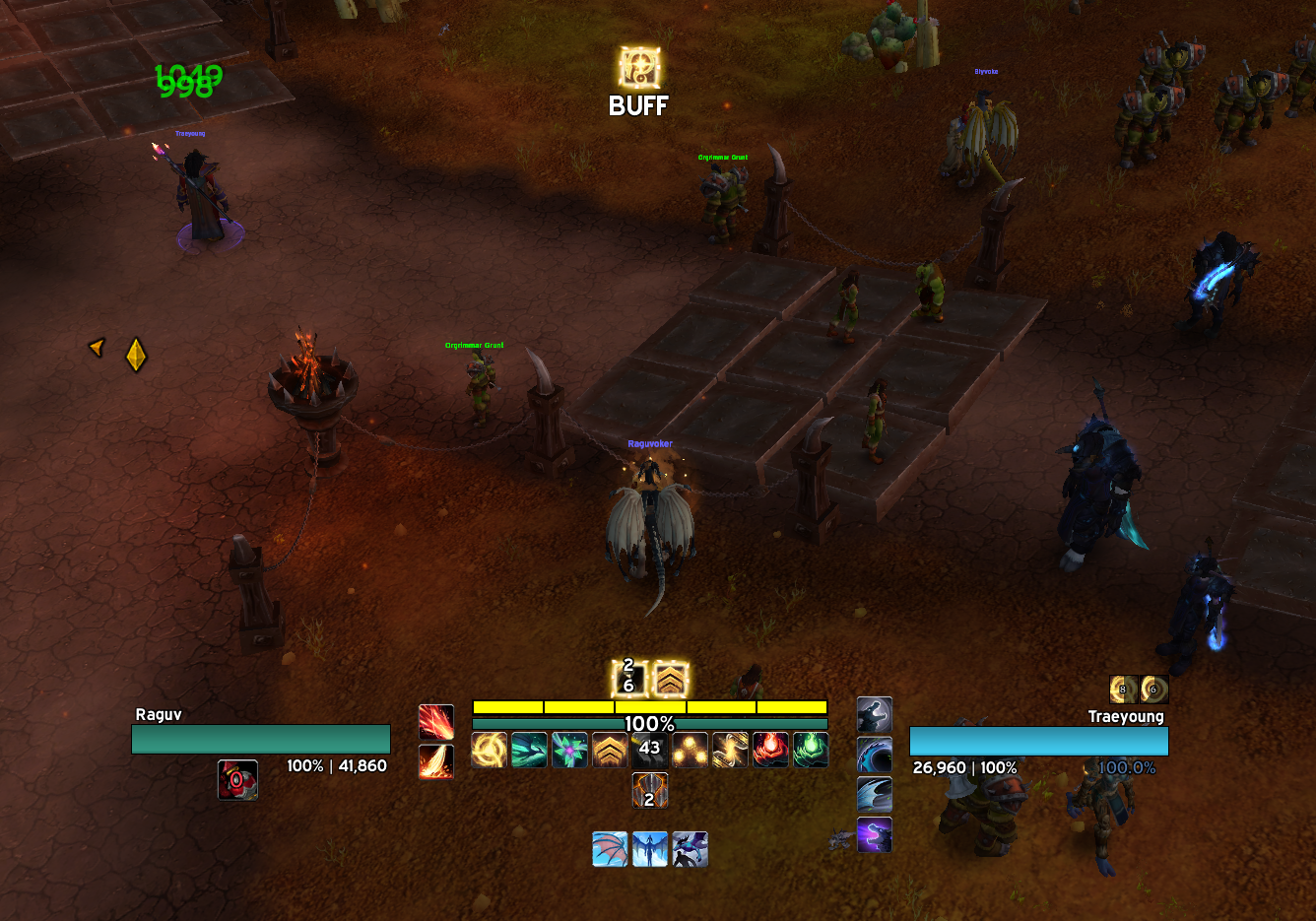Select Raguv's player unit frame
The image size is (1316, 921).
point(261,739)
